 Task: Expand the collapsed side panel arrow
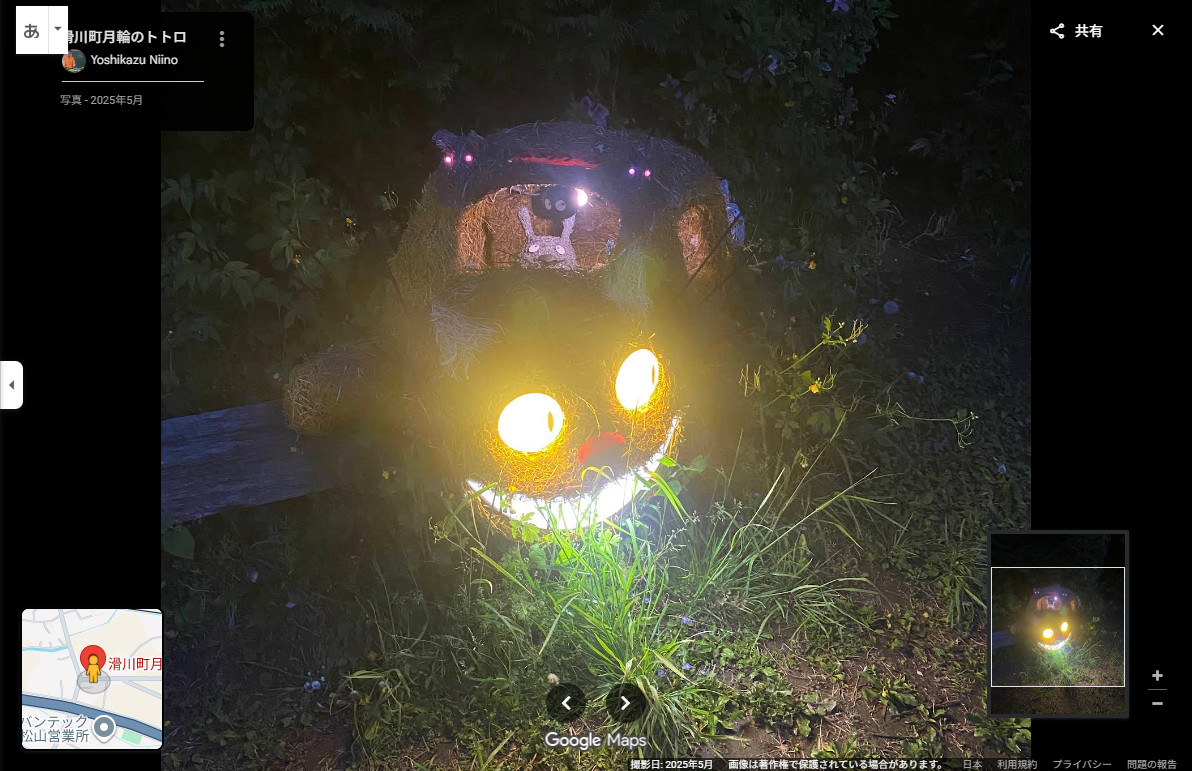click(x=11, y=385)
